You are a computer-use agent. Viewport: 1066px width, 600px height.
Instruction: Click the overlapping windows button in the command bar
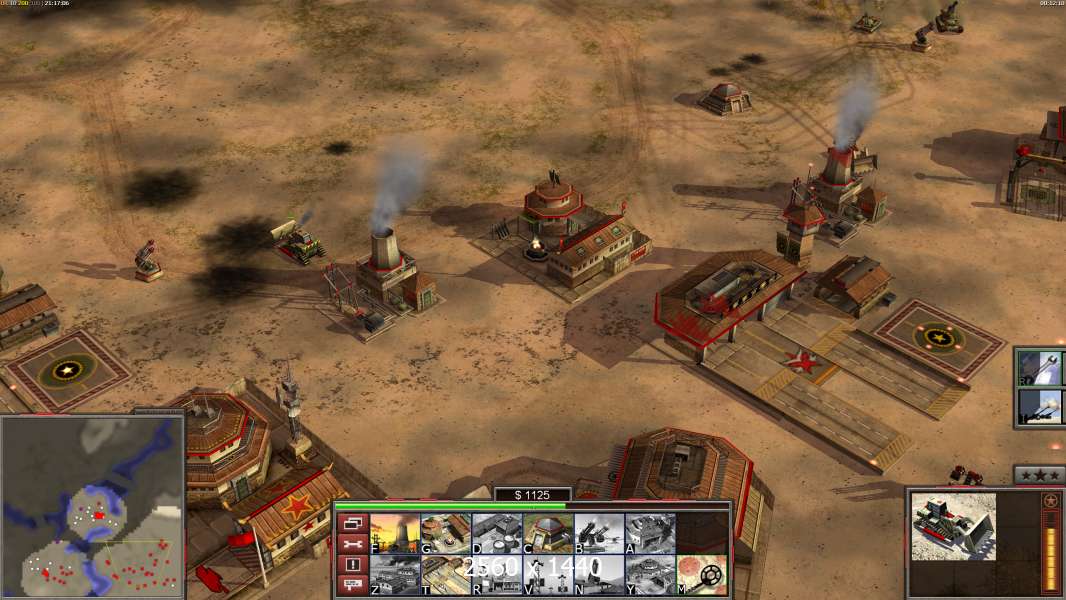click(x=352, y=523)
